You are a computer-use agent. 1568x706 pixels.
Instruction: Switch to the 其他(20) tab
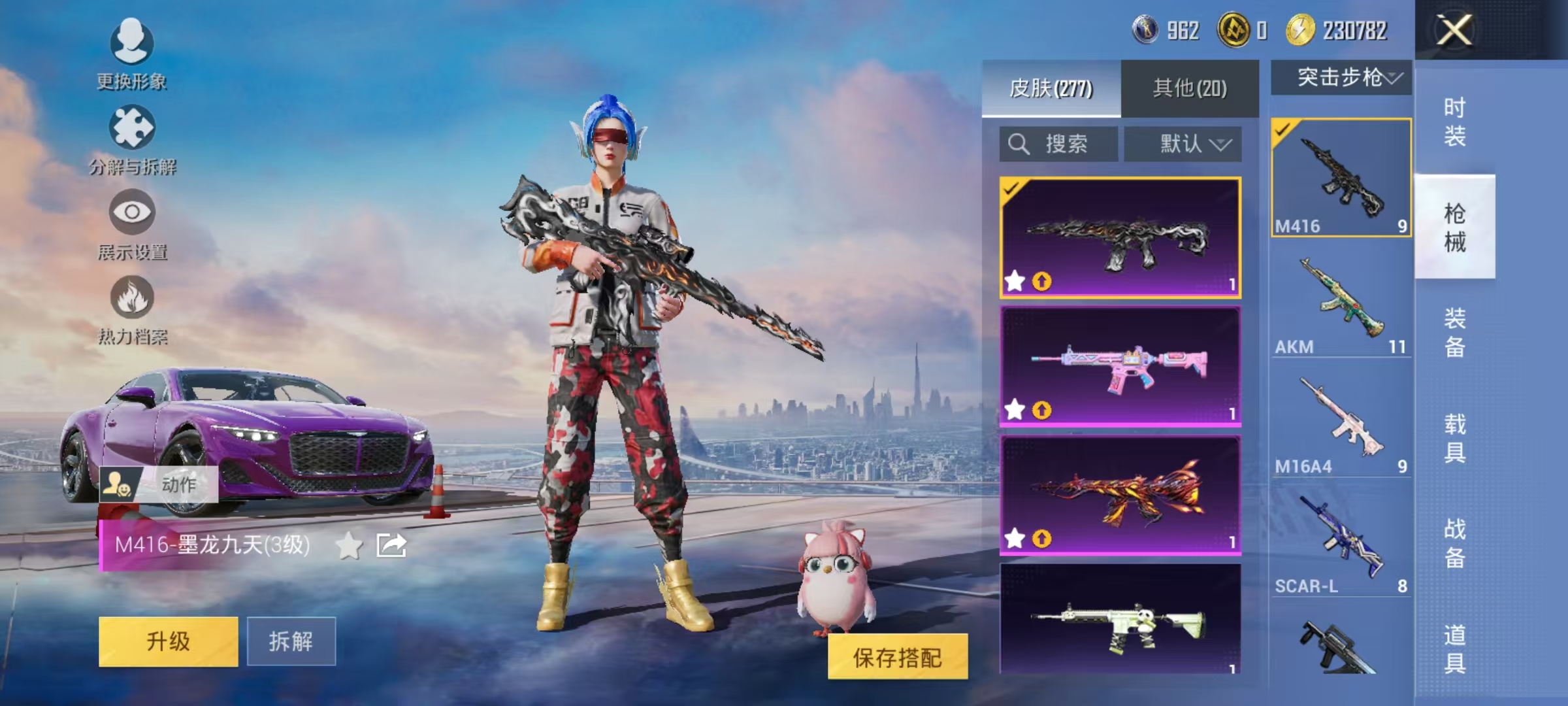click(x=1188, y=88)
